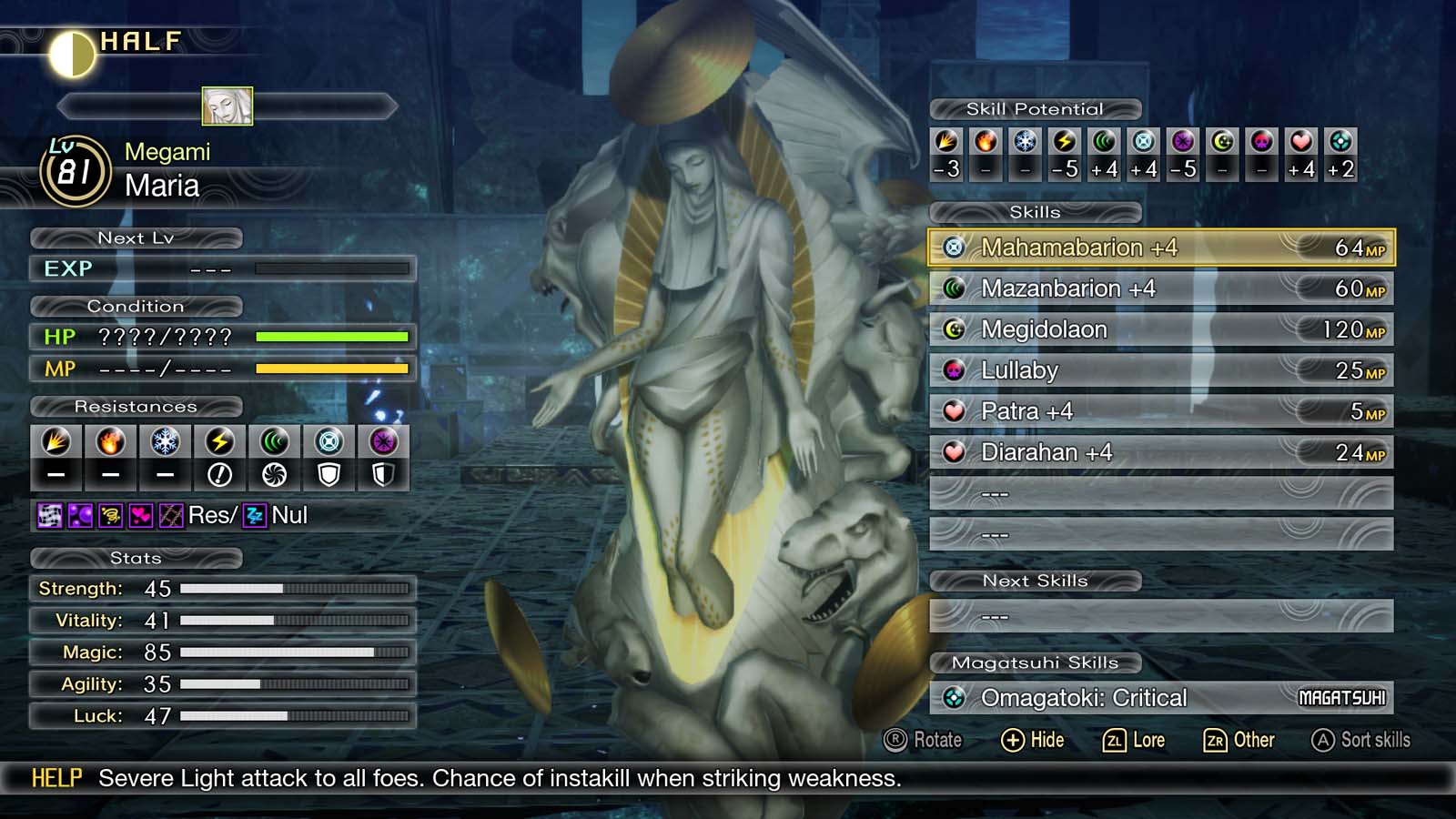Click the Ice skill potential icon
The height and width of the screenshot is (819, 1456).
click(1024, 142)
